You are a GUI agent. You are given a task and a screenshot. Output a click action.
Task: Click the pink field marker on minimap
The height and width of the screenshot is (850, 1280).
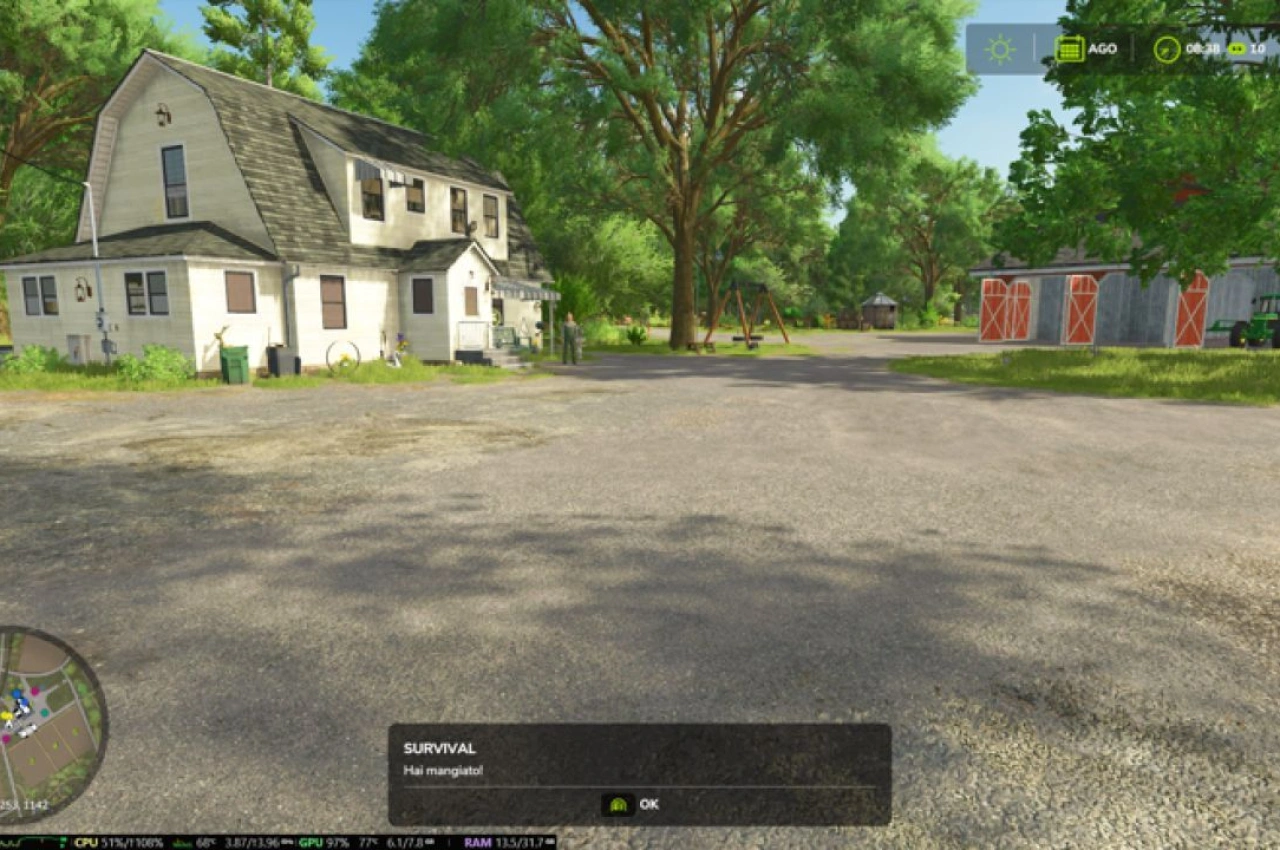tap(36, 690)
